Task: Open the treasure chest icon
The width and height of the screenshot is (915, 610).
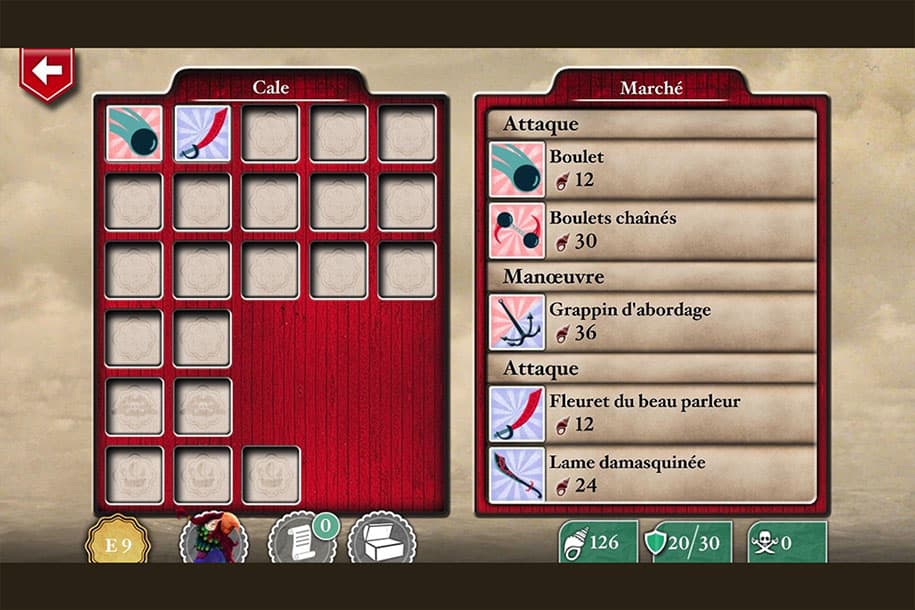Action: coord(381,543)
